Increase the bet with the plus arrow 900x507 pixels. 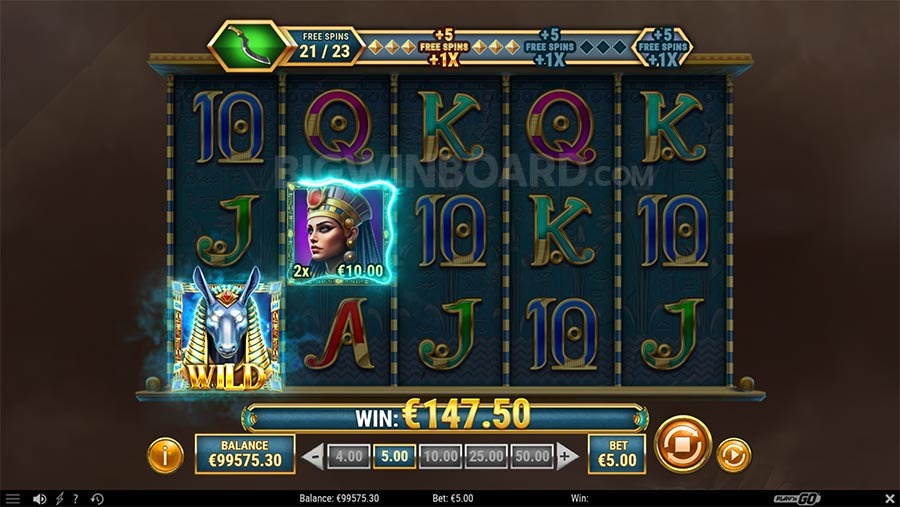(x=568, y=457)
